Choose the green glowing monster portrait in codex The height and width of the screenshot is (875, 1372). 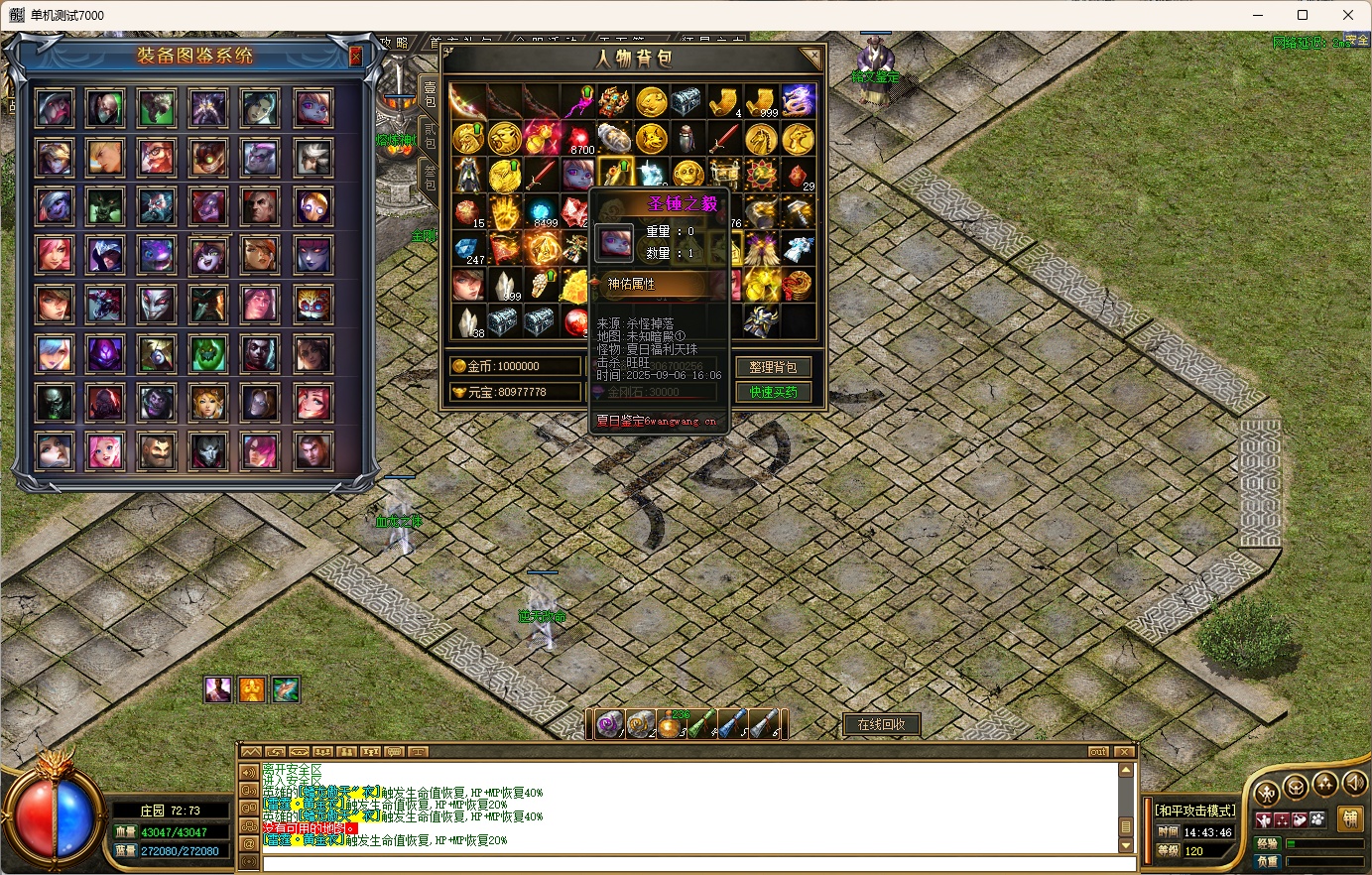(208, 353)
